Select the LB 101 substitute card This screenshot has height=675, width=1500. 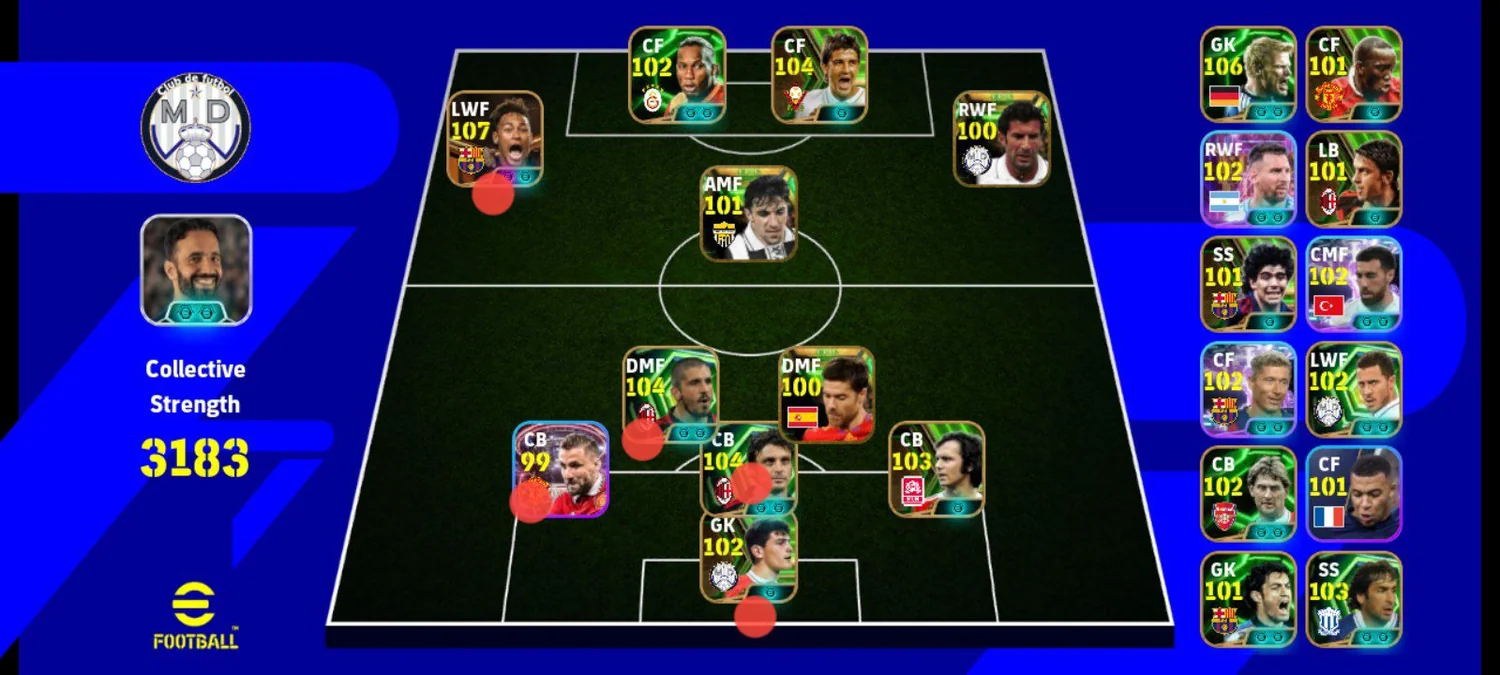click(x=1353, y=179)
